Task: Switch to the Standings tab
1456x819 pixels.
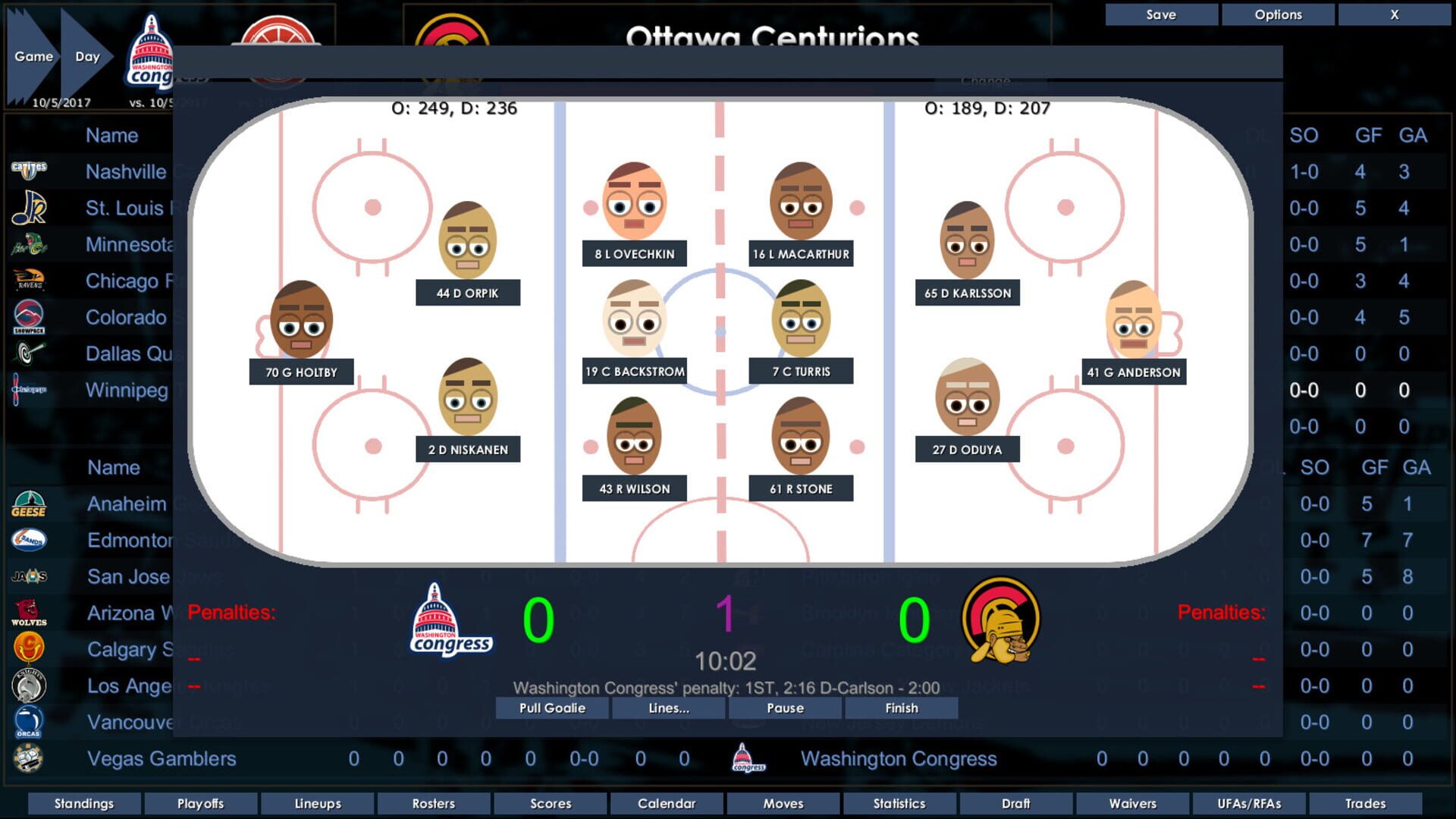Action: point(83,803)
